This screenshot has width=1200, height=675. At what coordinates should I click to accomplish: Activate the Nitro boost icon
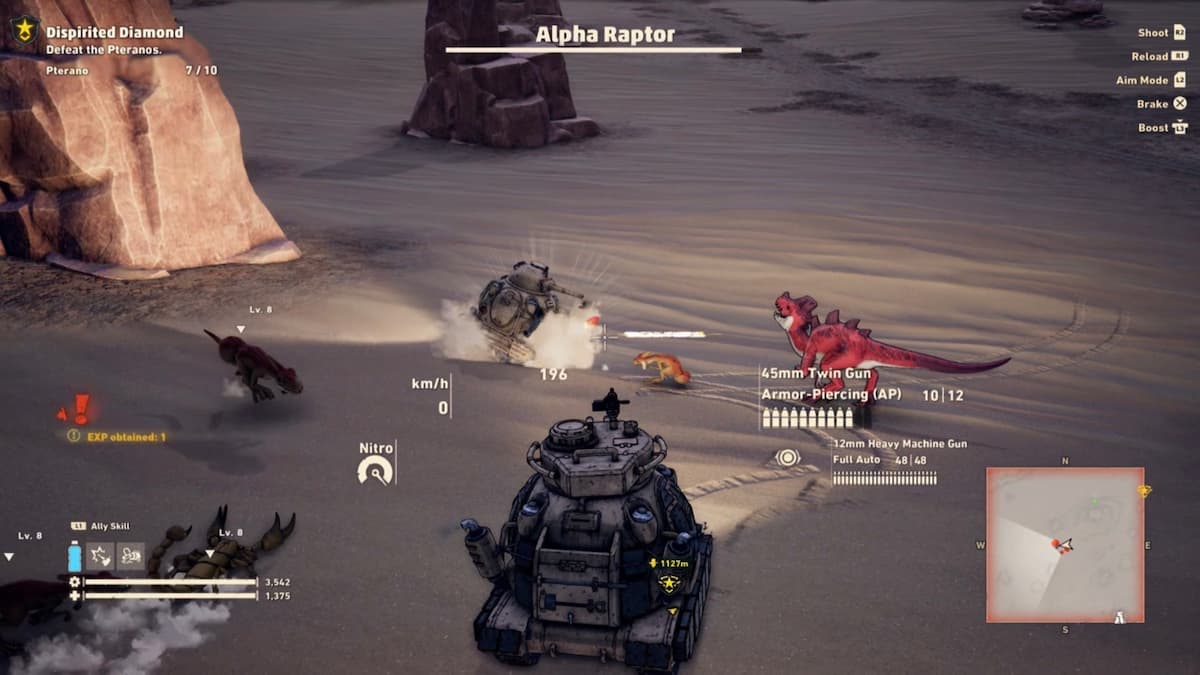click(x=375, y=470)
